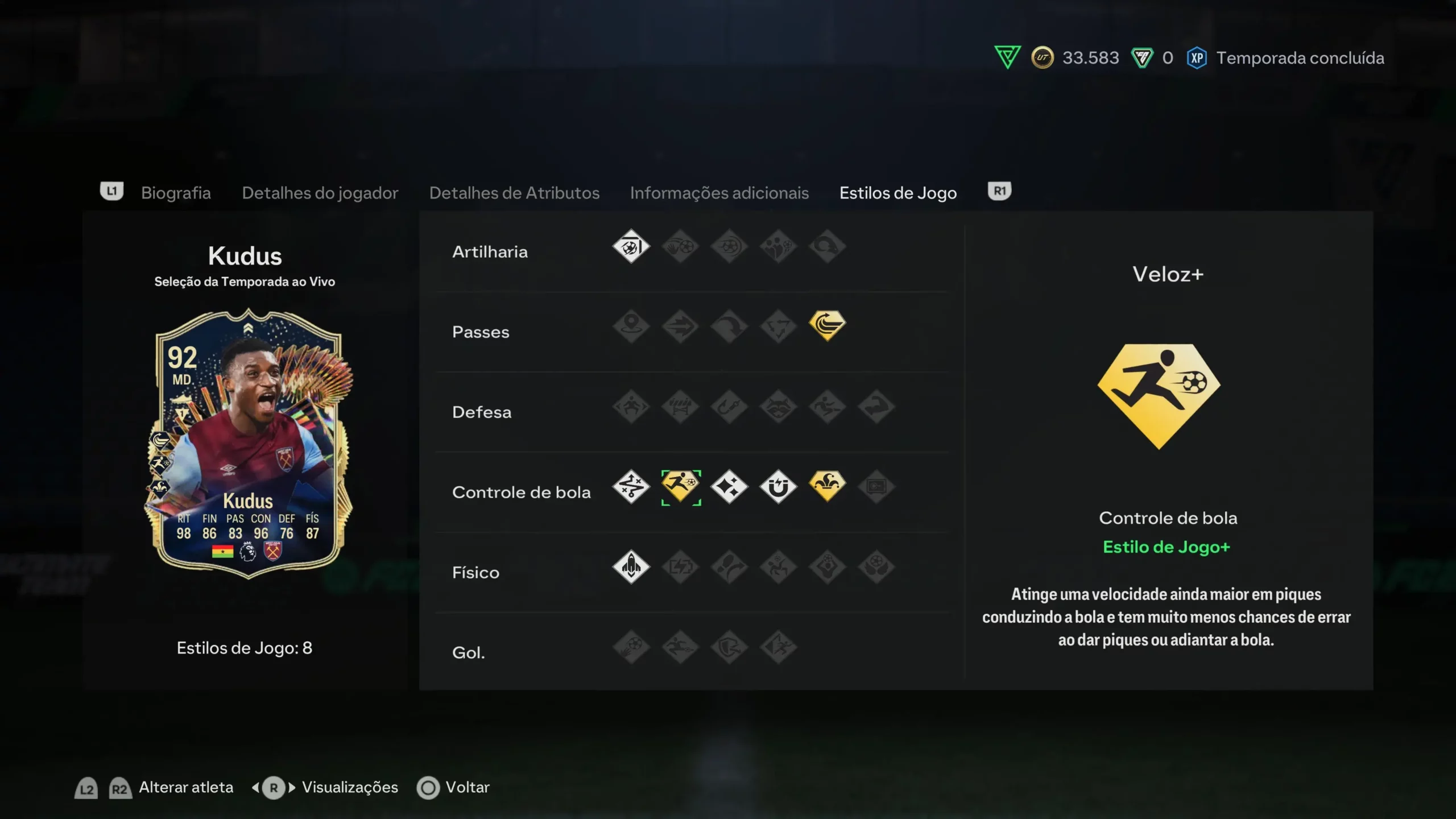Click the L1 shoulder button indicator

[x=111, y=191]
